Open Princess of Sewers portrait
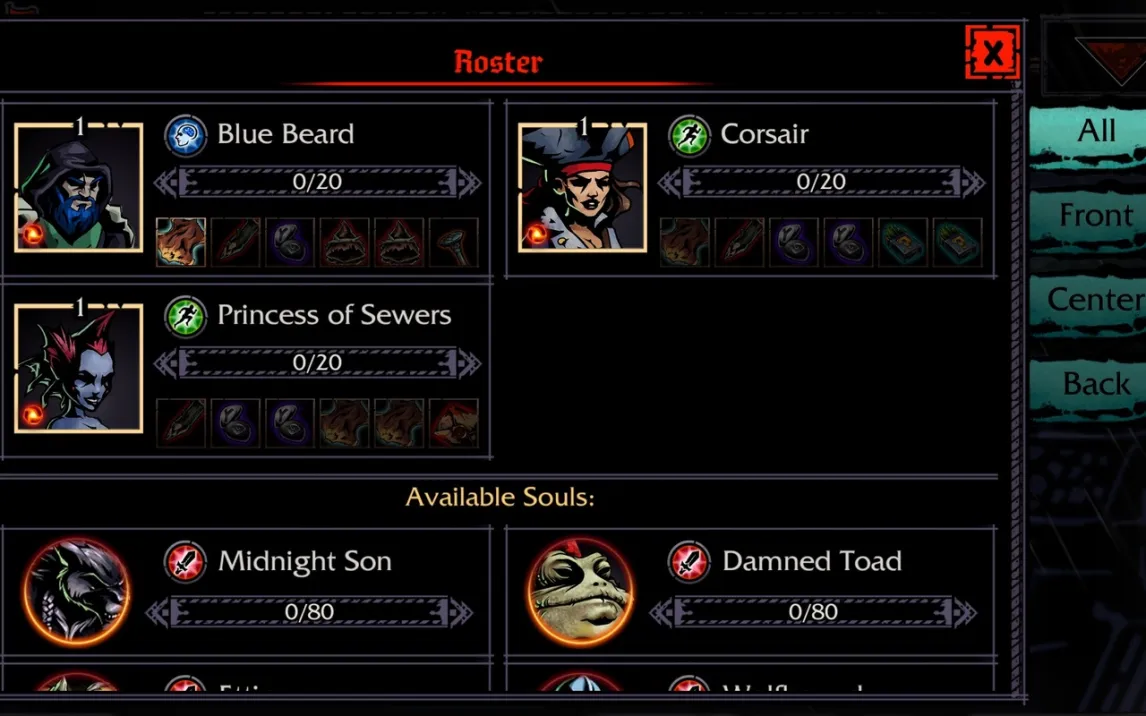Viewport: 1146px width, 716px height. 79,368
